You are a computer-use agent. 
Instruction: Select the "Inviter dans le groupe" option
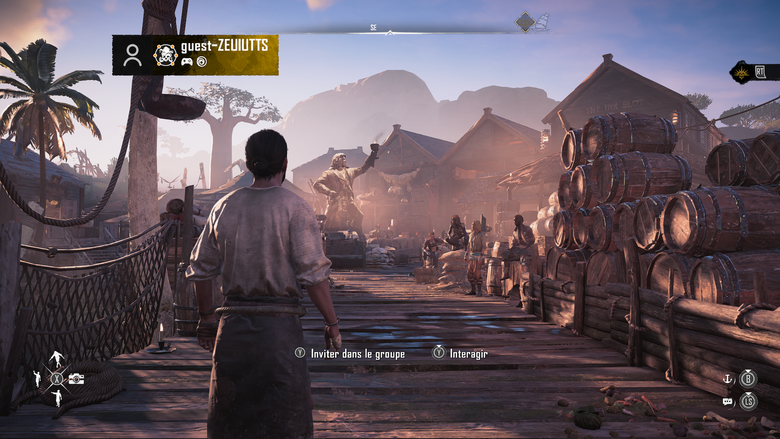pyautogui.click(x=349, y=352)
